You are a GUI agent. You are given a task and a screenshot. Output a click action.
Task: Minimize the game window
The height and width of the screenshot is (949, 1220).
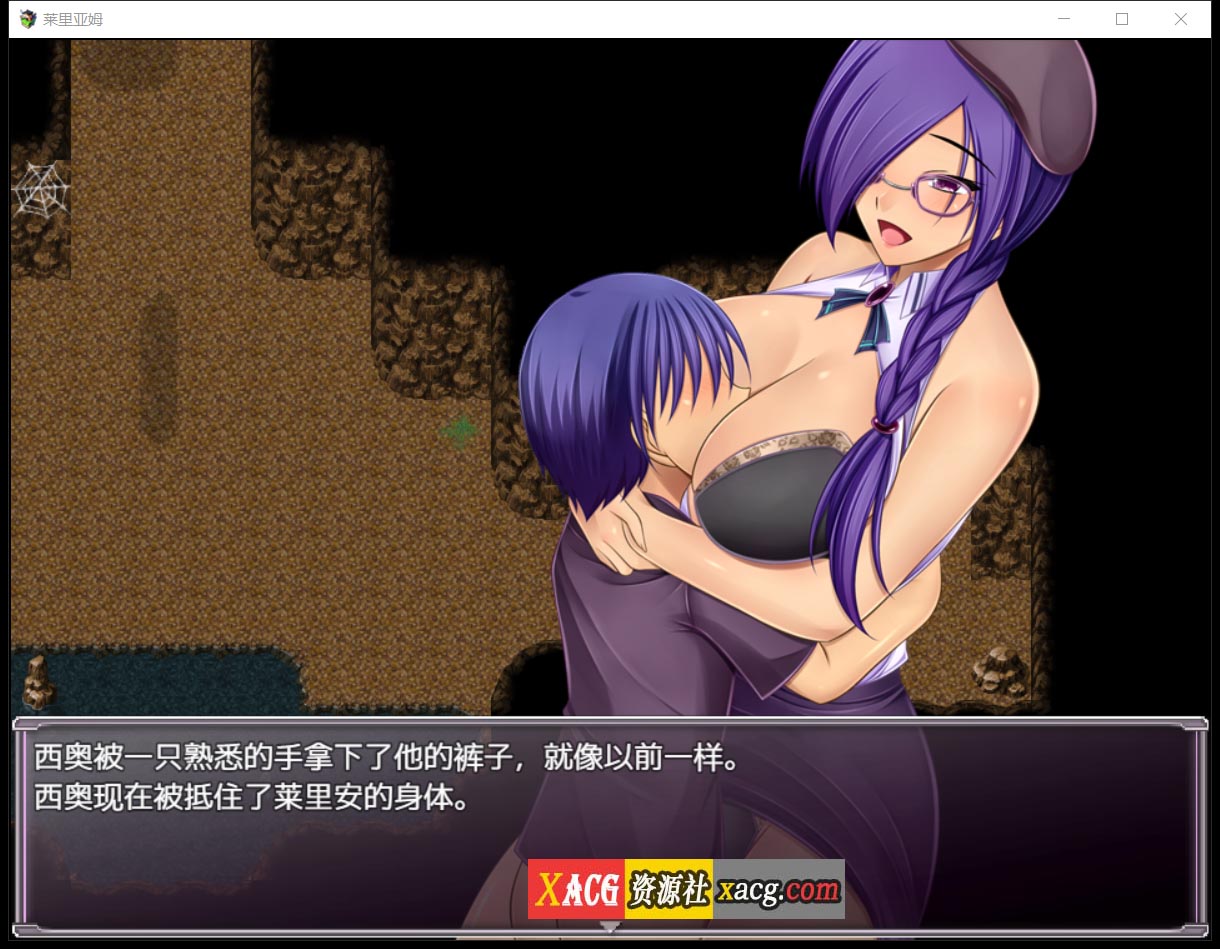click(x=1064, y=19)
